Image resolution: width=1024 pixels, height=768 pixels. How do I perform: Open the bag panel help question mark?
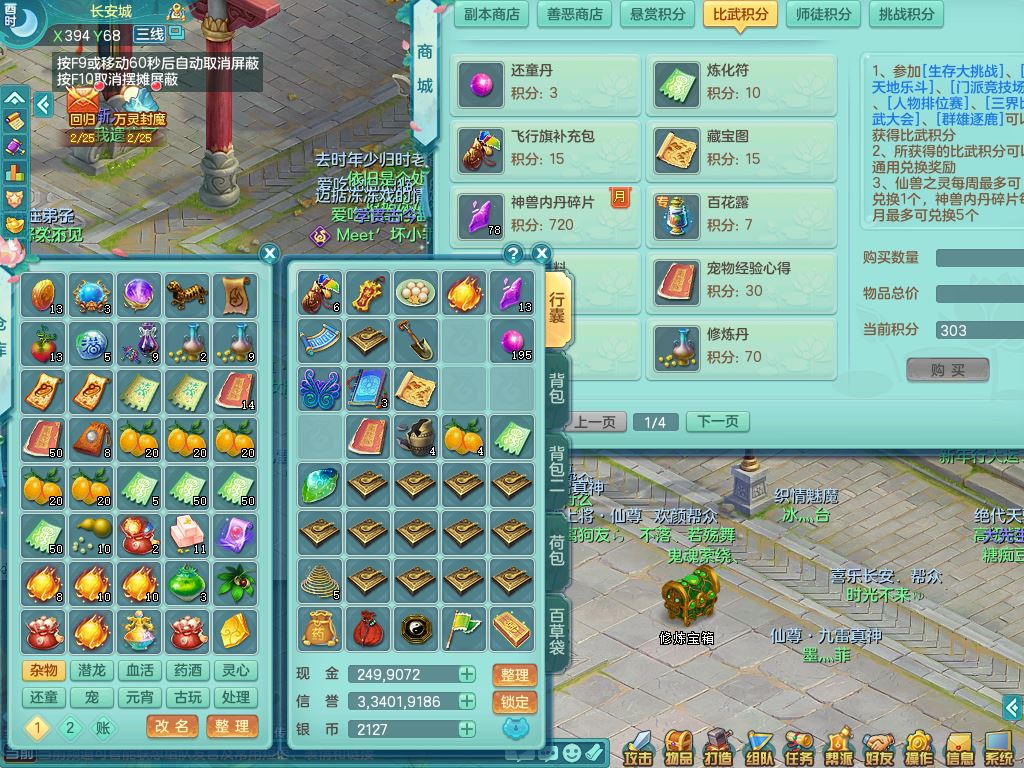pos(513,253)
